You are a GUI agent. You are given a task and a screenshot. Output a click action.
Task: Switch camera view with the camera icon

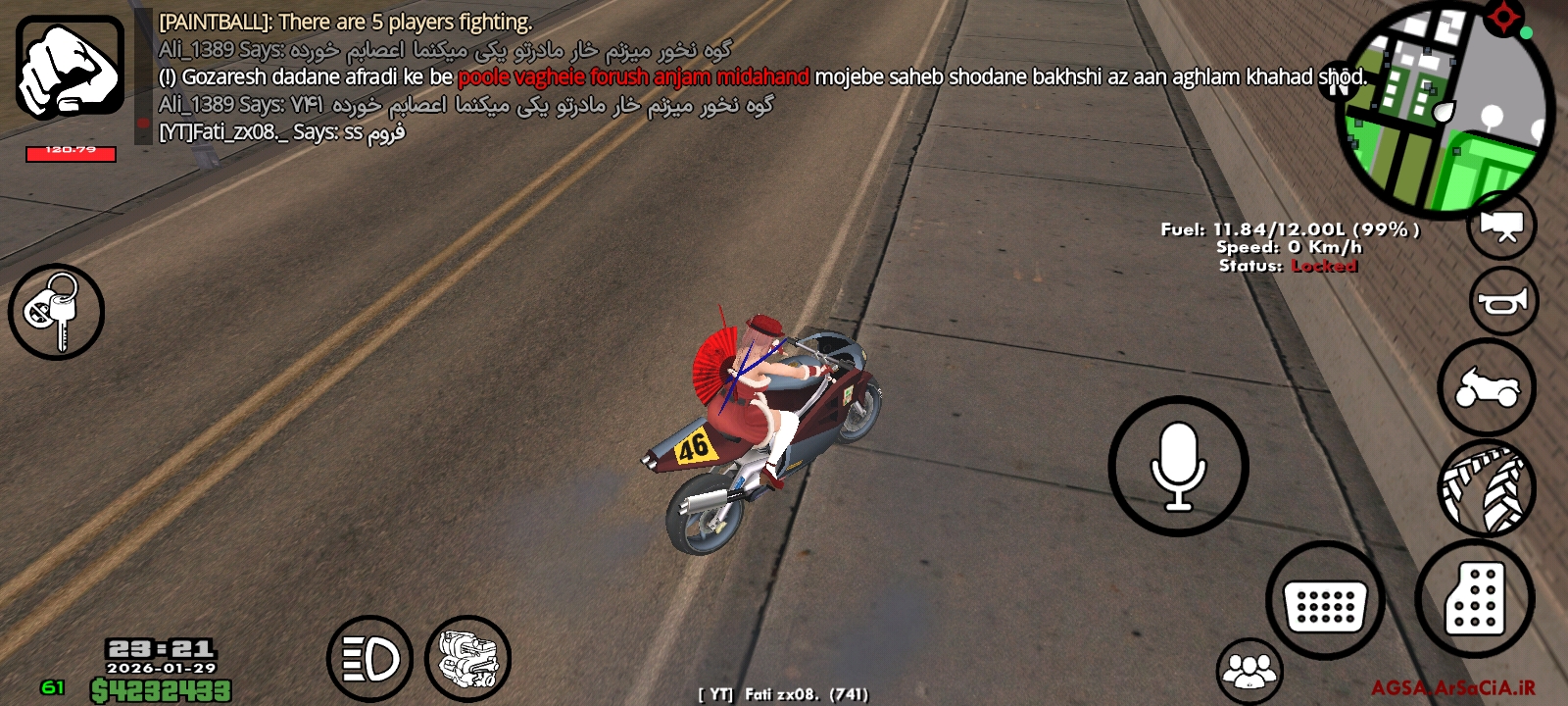(x=1500, y=226)
